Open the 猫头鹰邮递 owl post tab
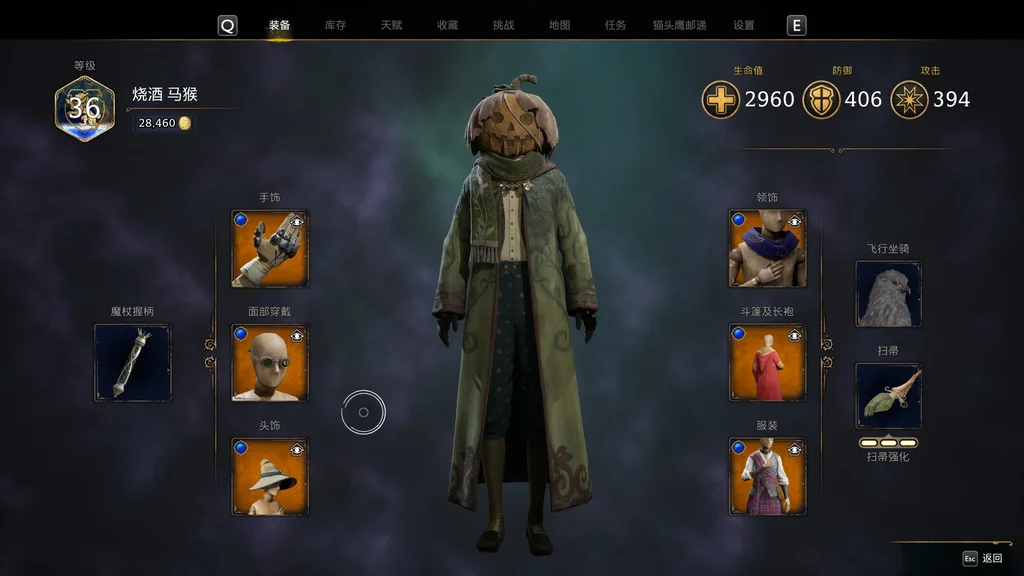 coord(679,25)
